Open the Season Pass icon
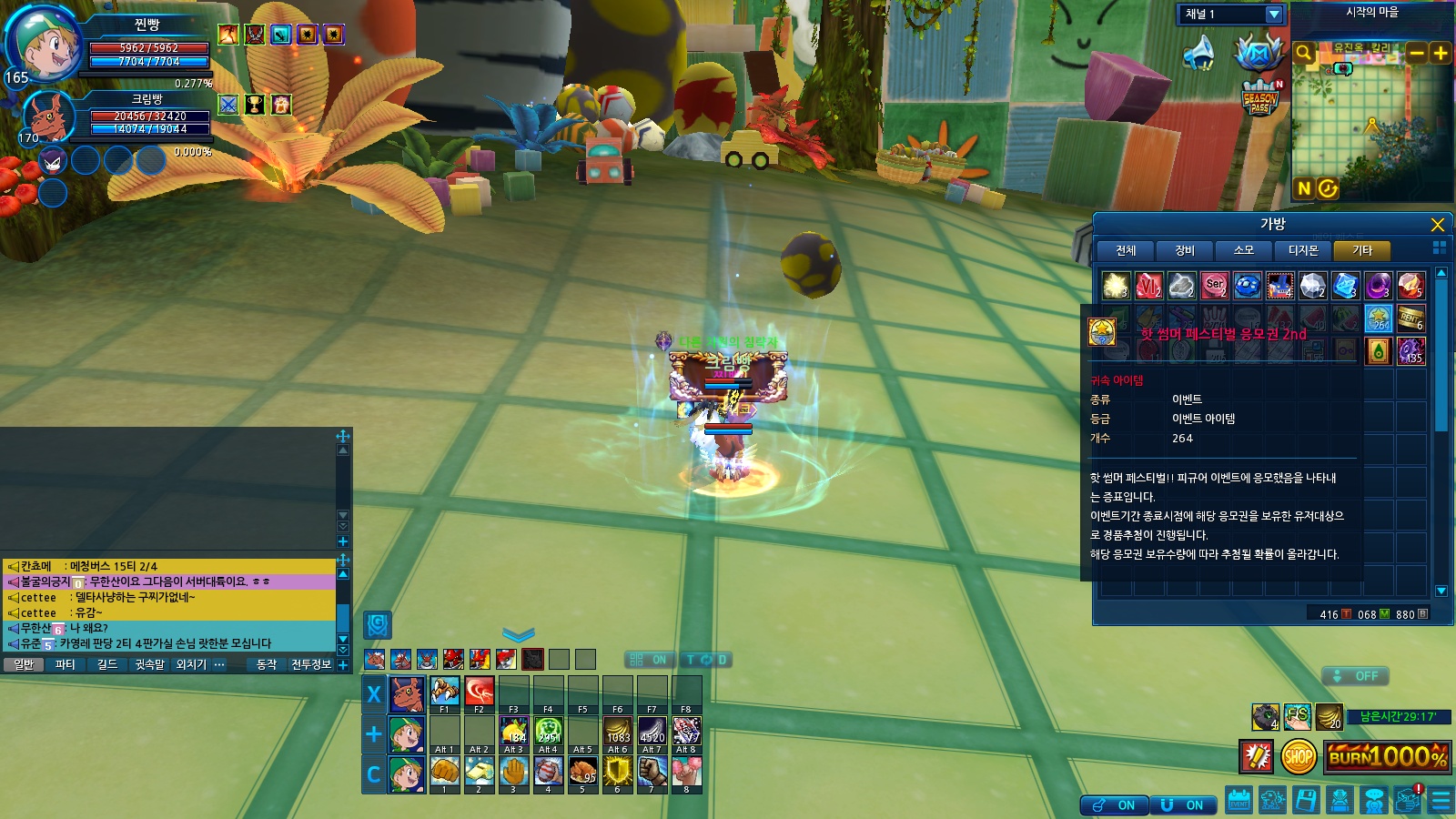Screen dimensions: 1456x819 (1260, 97)
